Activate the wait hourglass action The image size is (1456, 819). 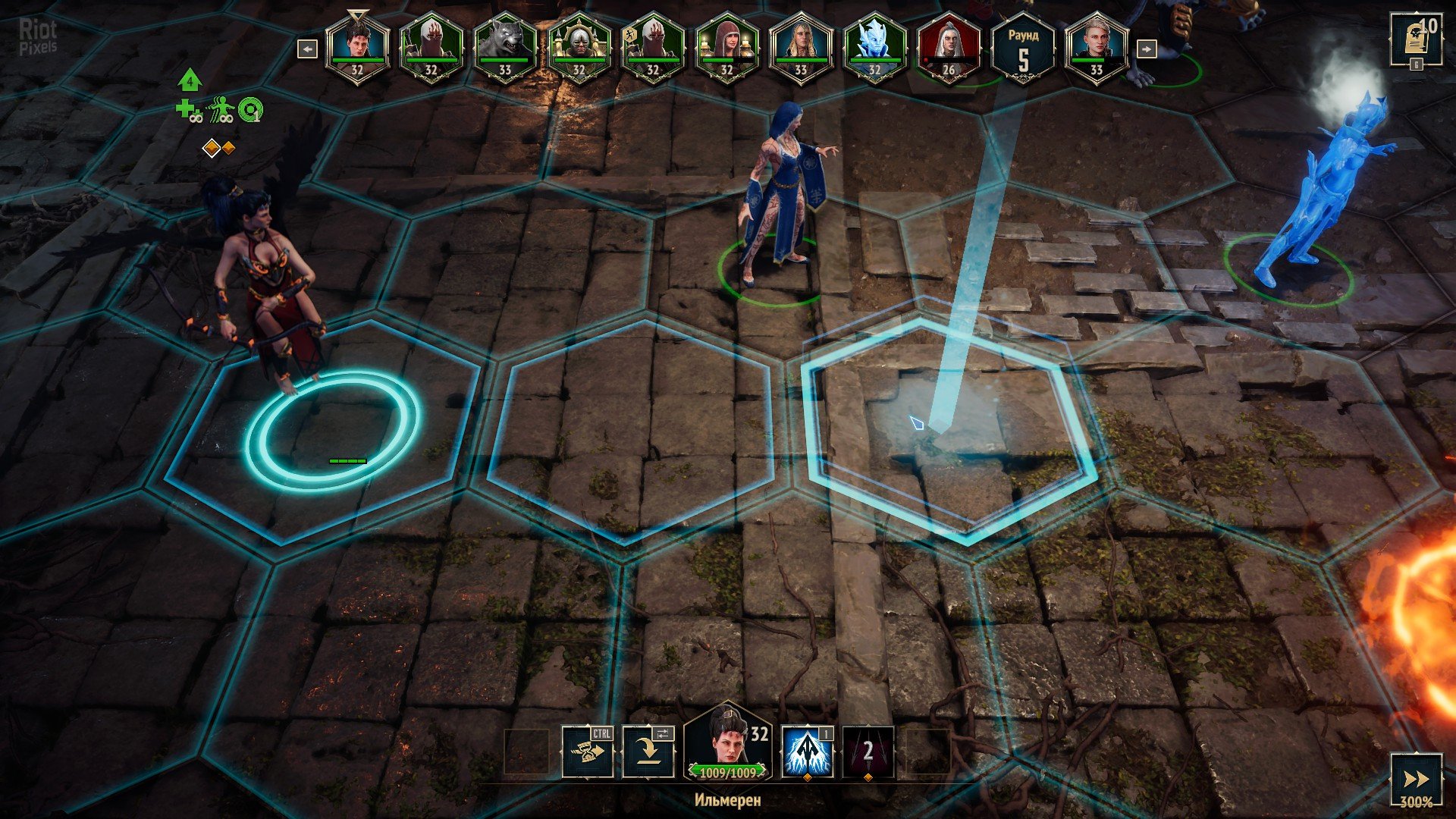pos(588,752)
